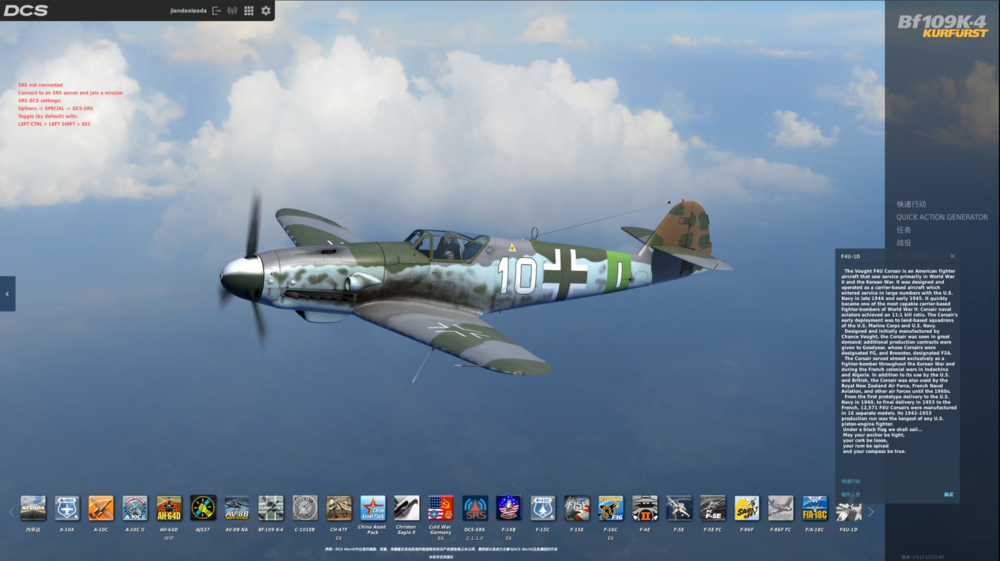Open Quick Action Generator

click(941, 217)
